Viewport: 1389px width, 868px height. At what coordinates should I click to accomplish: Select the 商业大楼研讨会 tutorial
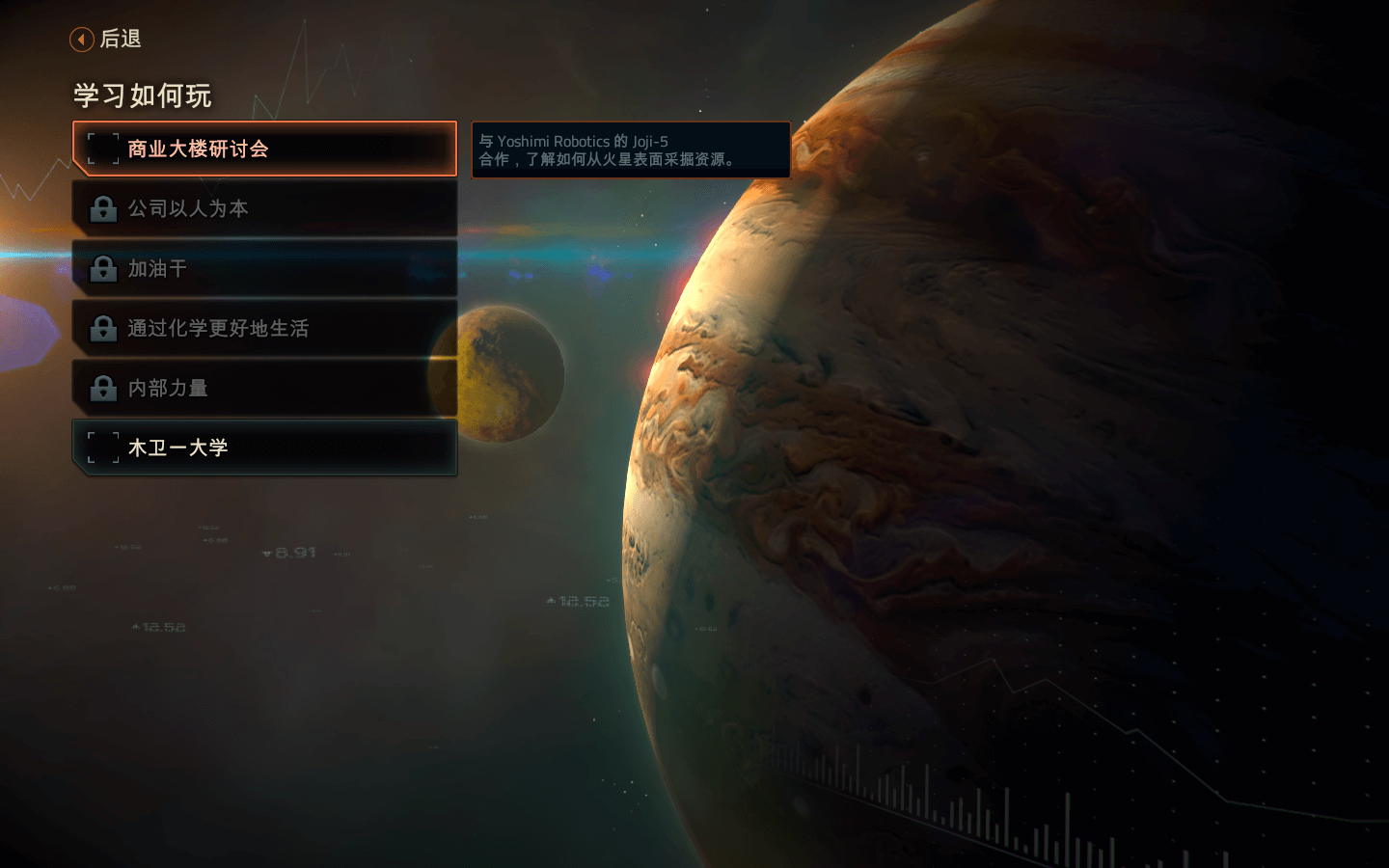pos(264,149)
